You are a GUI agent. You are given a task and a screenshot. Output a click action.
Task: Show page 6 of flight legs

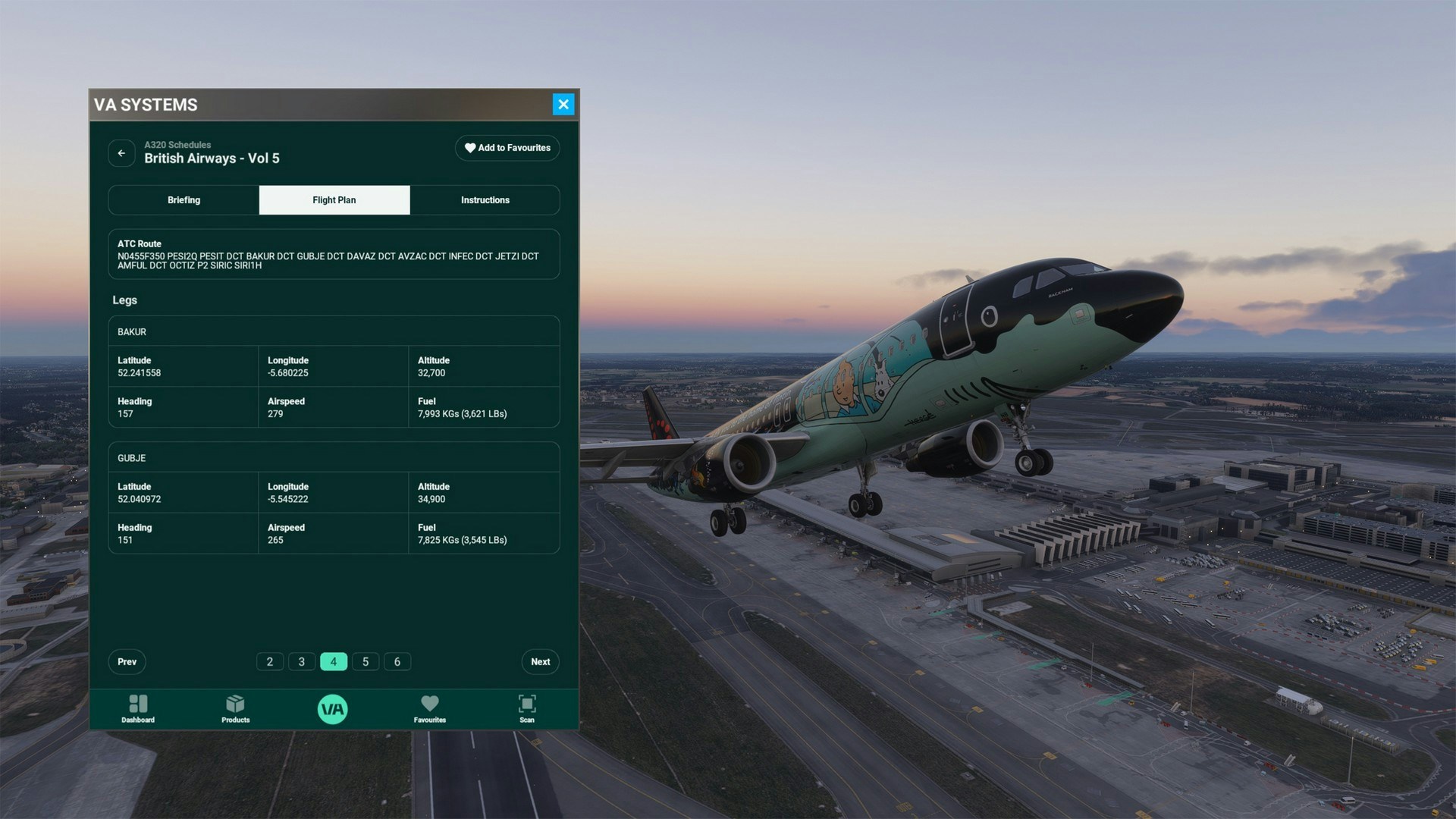(x=397, y=662)
